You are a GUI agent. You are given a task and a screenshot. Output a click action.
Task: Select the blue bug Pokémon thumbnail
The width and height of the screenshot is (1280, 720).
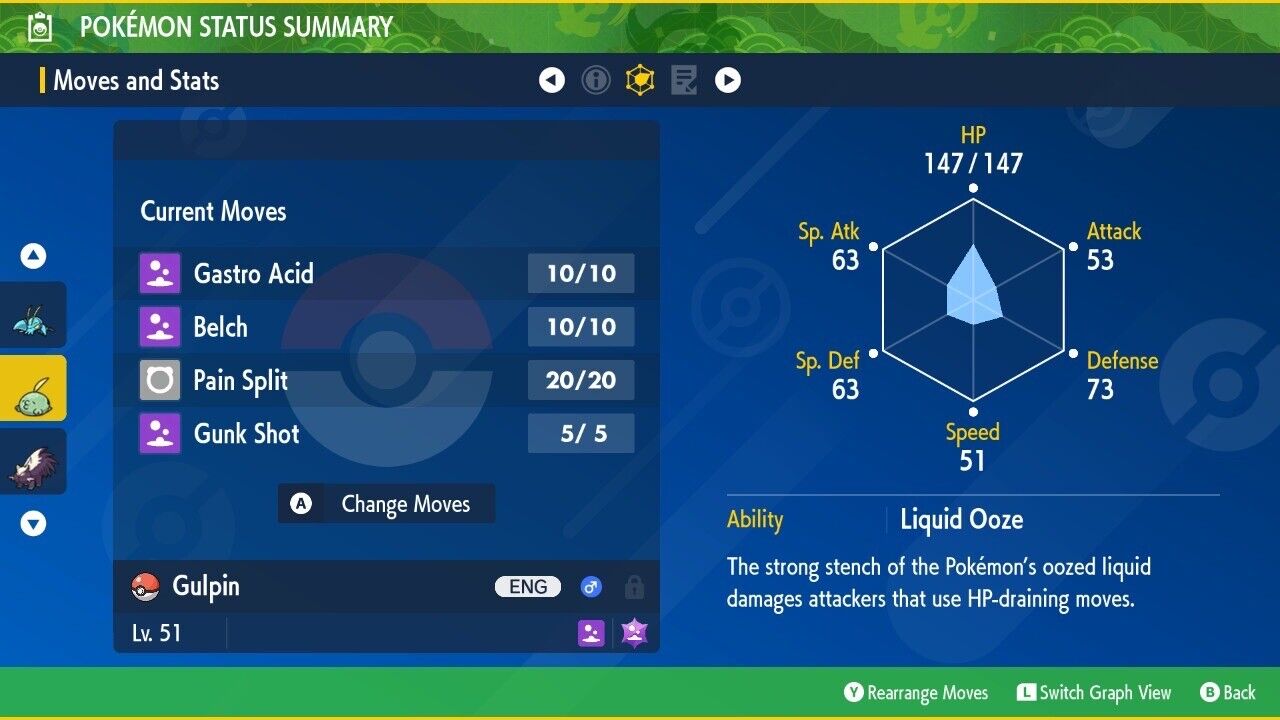coord(33,315)
